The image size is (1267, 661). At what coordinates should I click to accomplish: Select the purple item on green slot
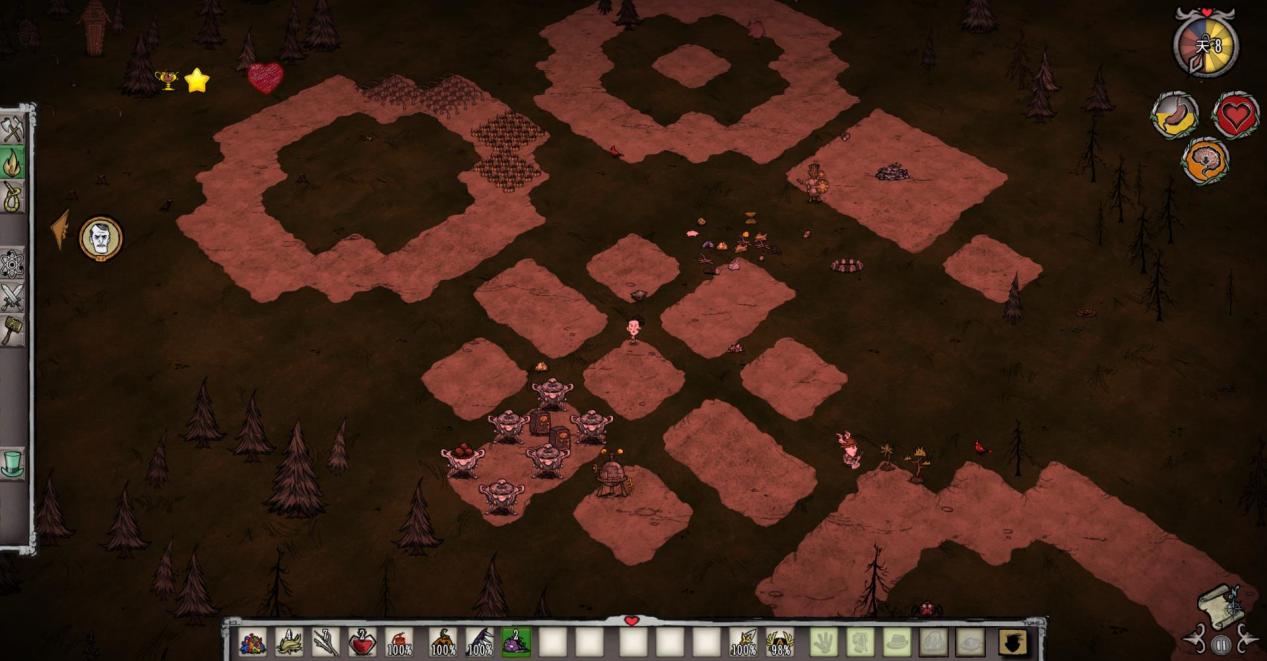516,642
